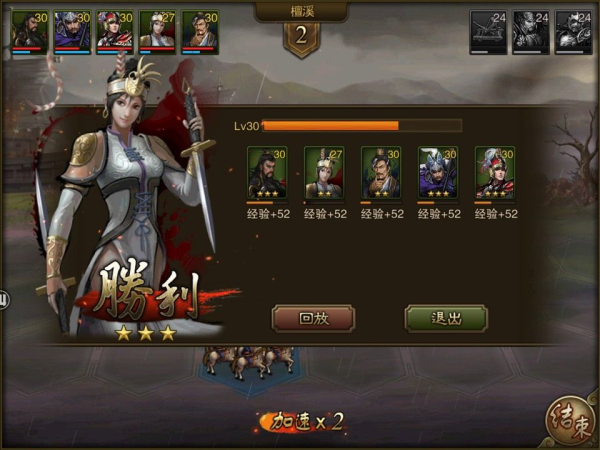This screenshot has width=600, height=450.
Task: Click the purple-armored hero in the top team bar
Action: click(x=72, y=29)
